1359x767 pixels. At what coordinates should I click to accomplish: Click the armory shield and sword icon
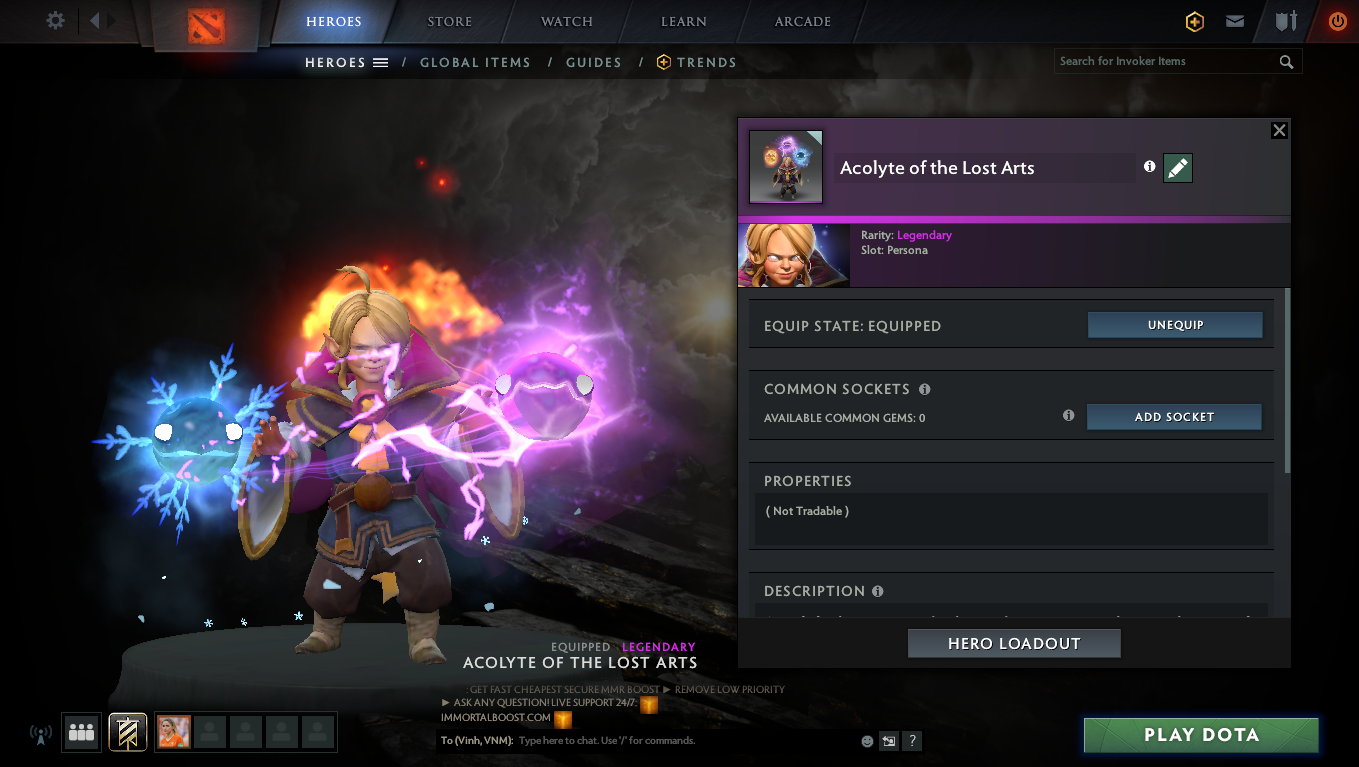(1286, 21)
